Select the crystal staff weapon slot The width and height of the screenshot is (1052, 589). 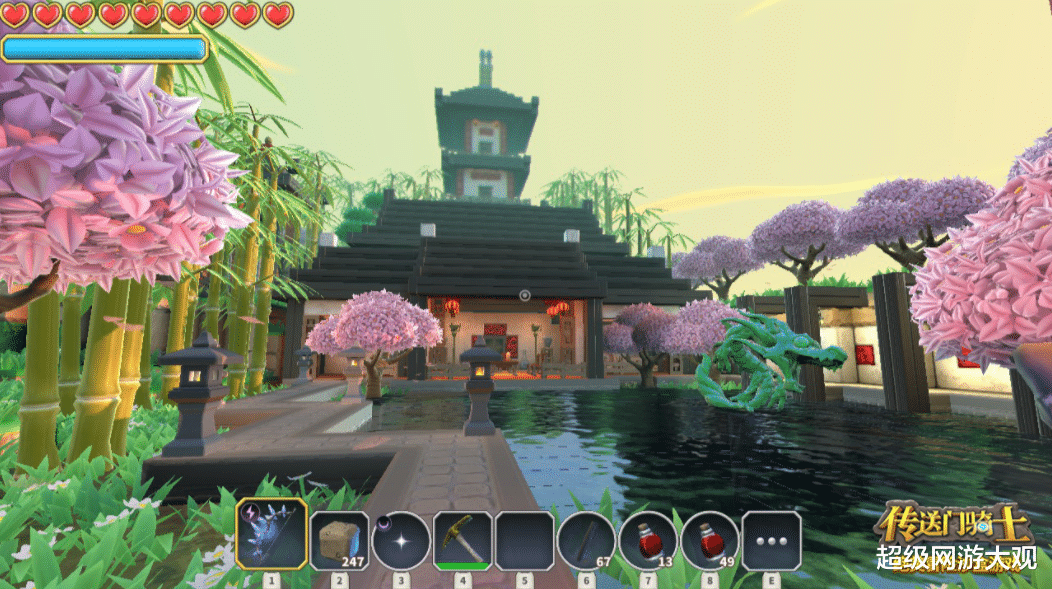coord(271,534)
